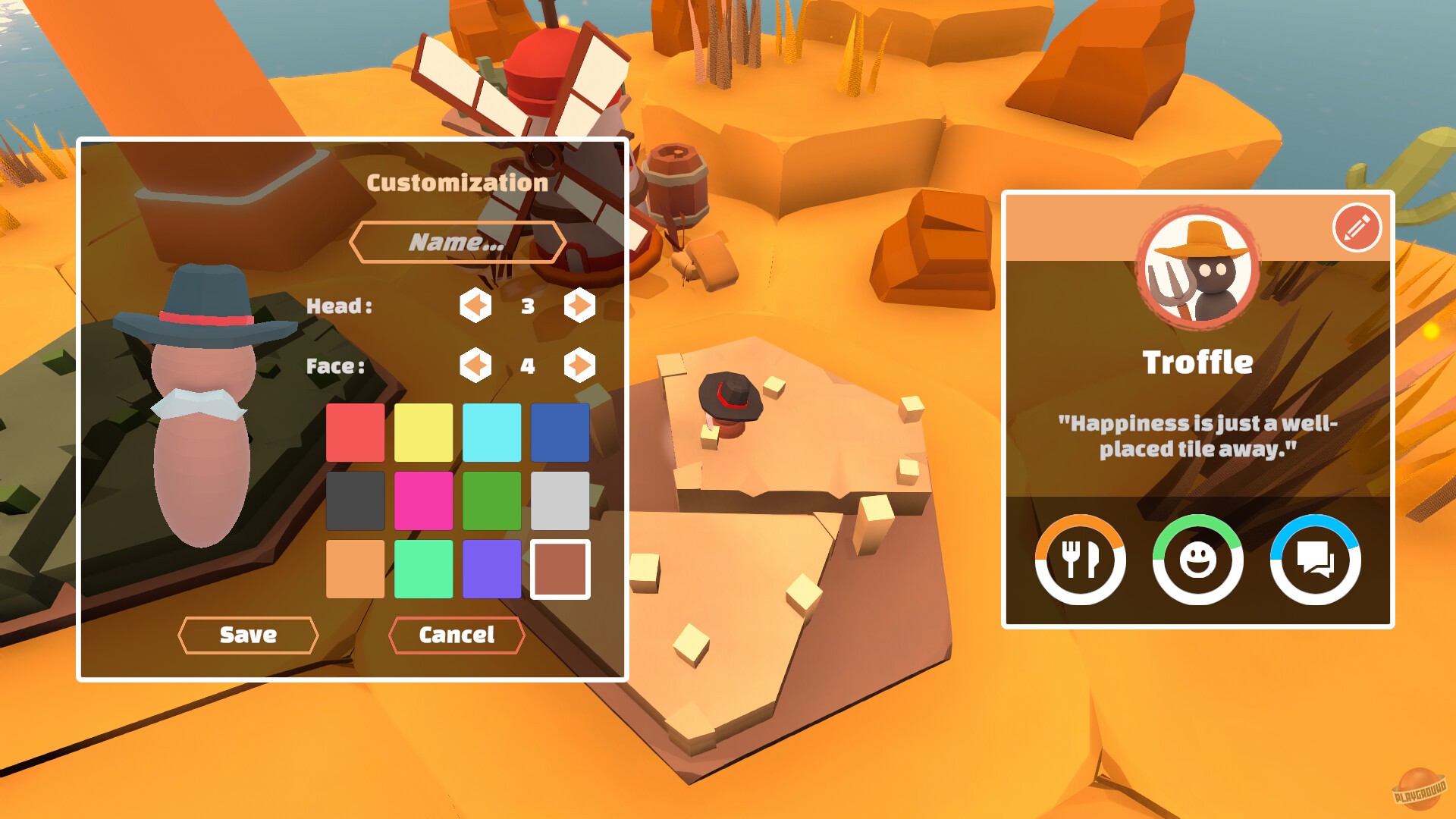1456x819 pixels.
Task: Select the red color swatch
Action: [354, 432]
